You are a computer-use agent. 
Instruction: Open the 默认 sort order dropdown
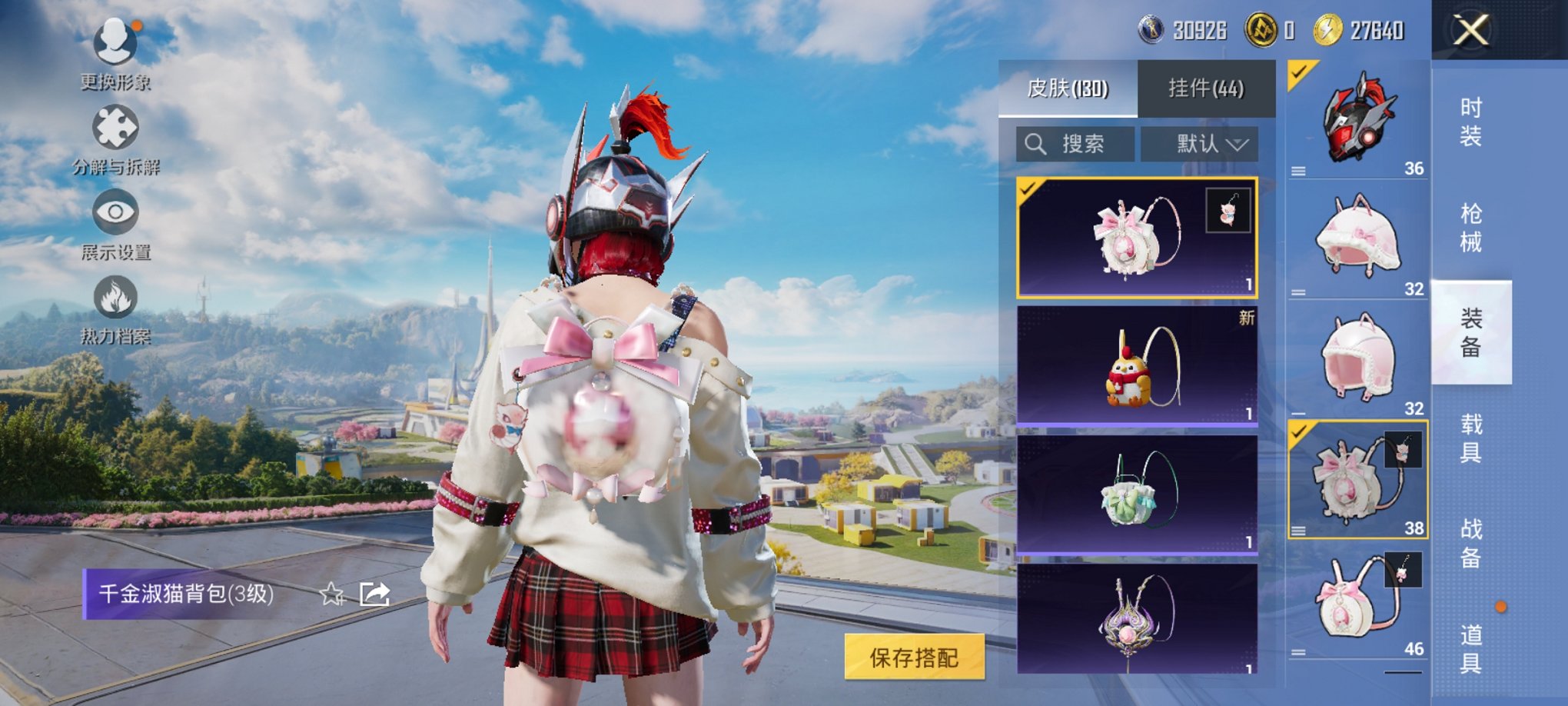tap(1201, 144)
